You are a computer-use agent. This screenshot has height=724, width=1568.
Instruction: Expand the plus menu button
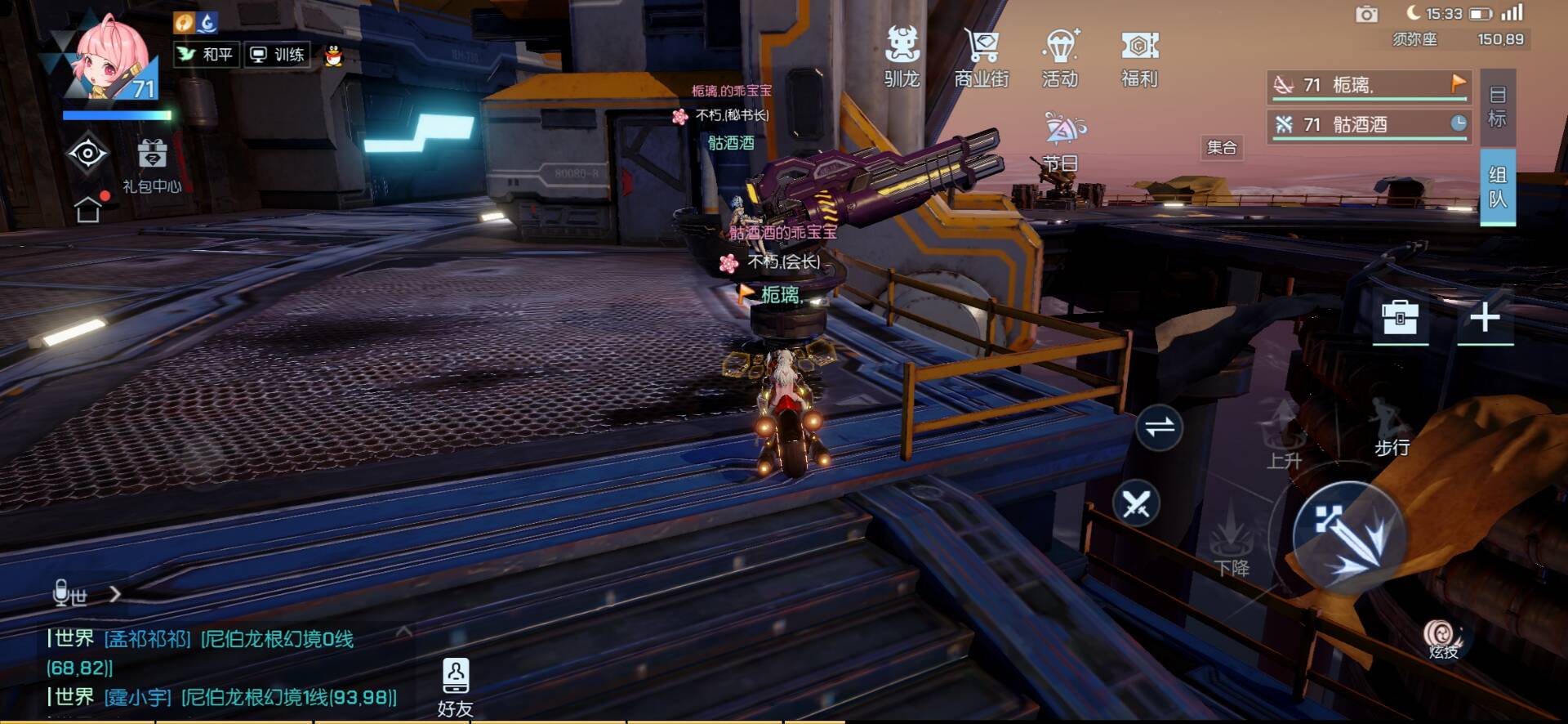1485,318
